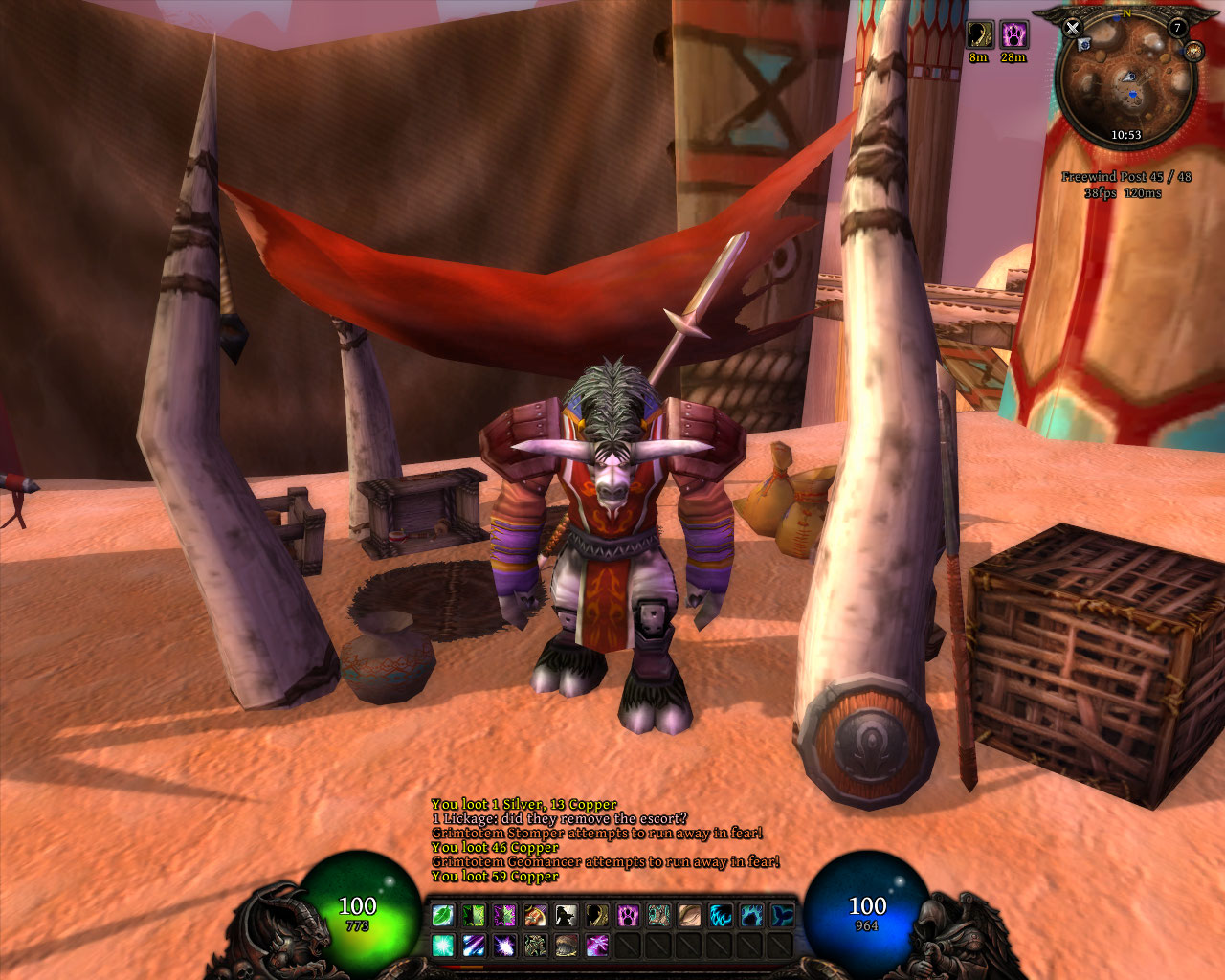
Task: Click the 10:53 clock on the minimap
Action: (x=1125, y=135)
